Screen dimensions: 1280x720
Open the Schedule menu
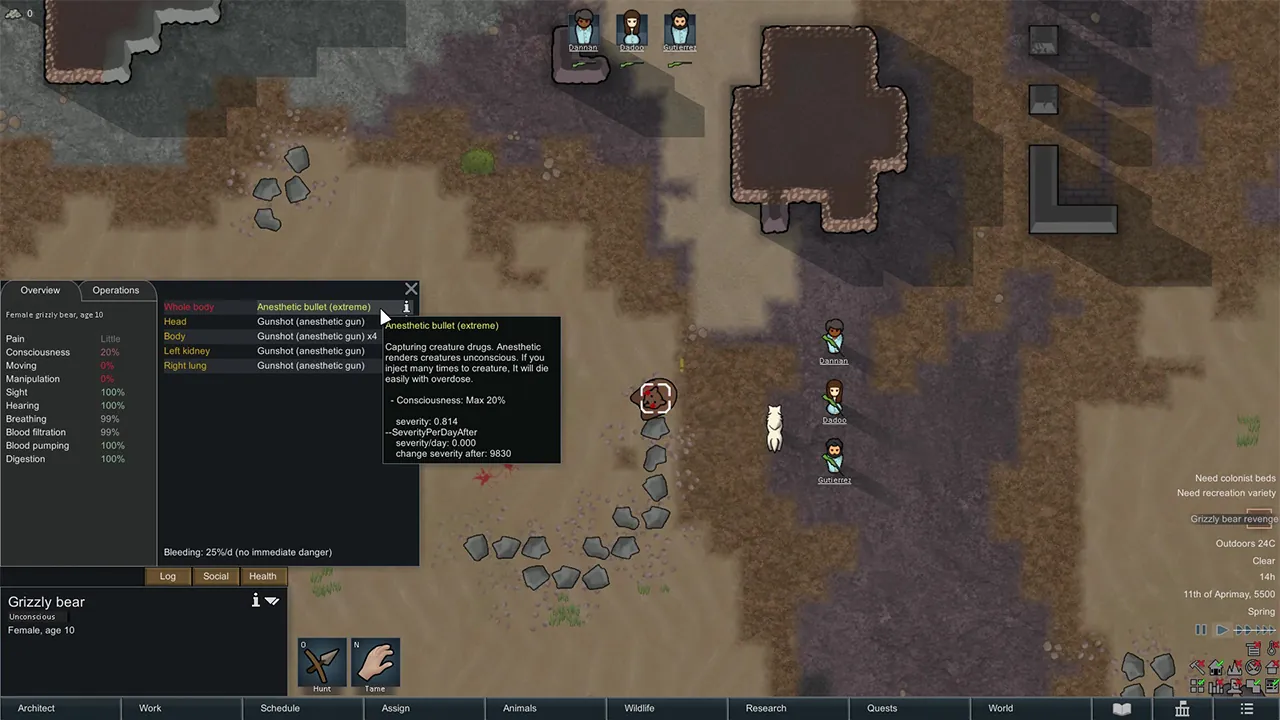coord(280,708)
